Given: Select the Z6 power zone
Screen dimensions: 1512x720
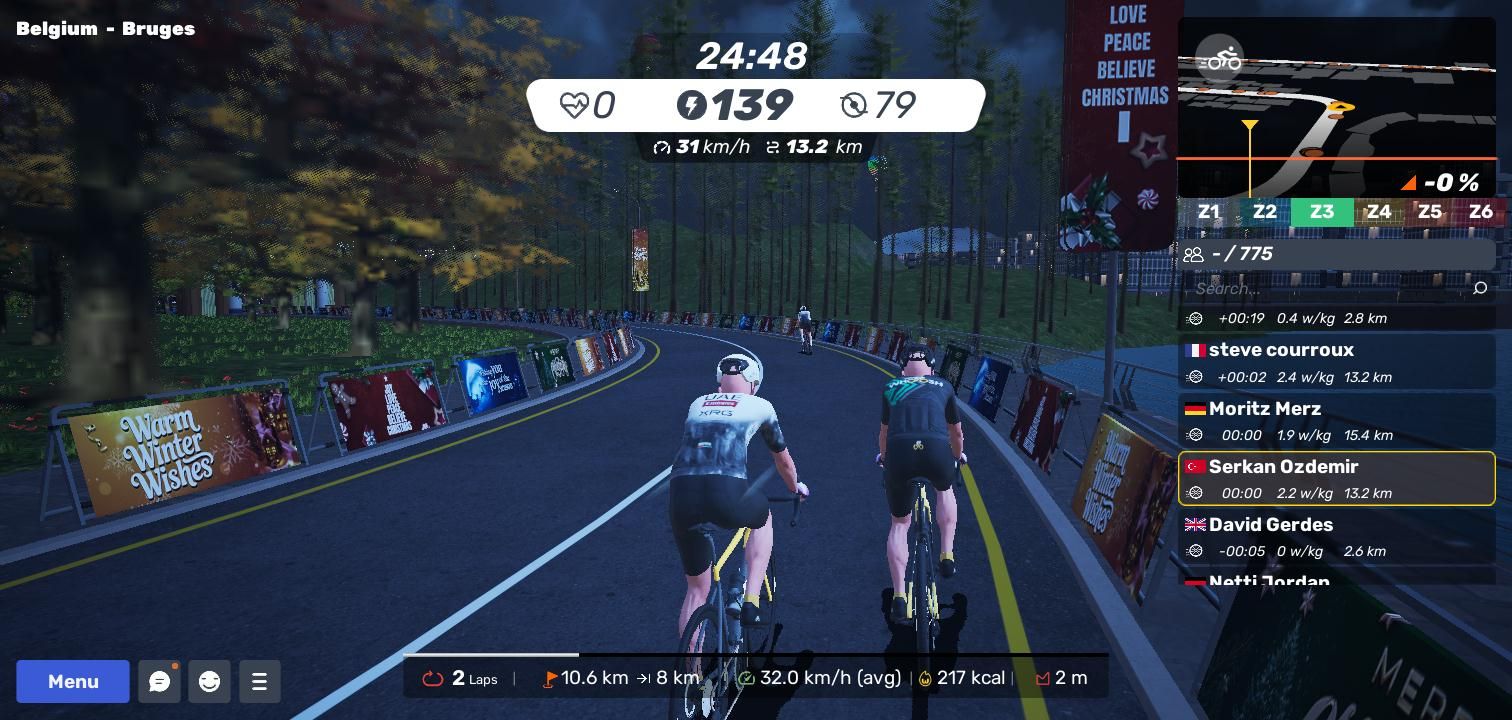Looking at the screenshot, I should [1480, 212].
